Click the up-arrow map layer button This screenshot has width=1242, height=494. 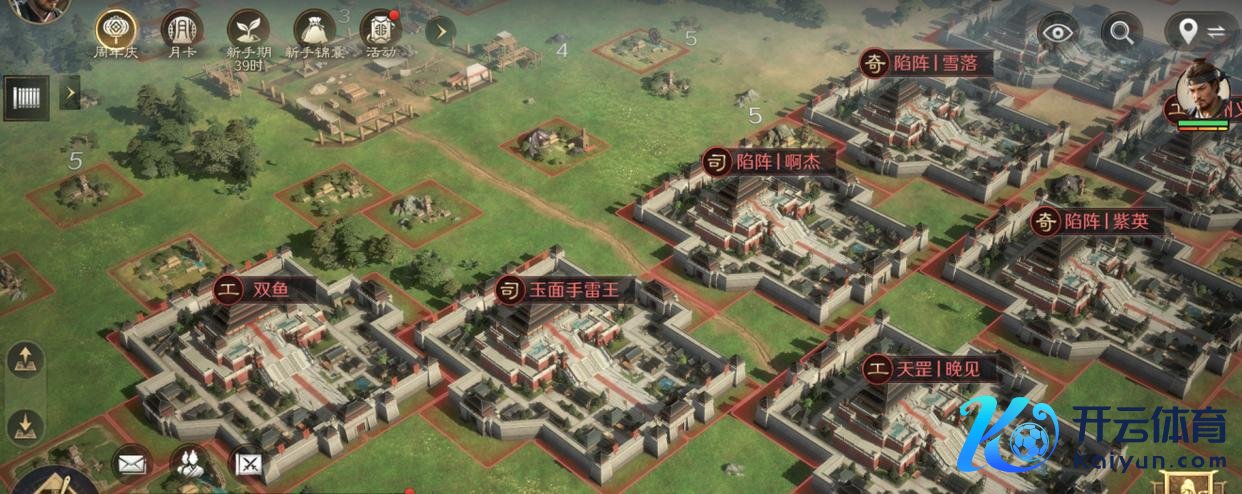[26, 359]
